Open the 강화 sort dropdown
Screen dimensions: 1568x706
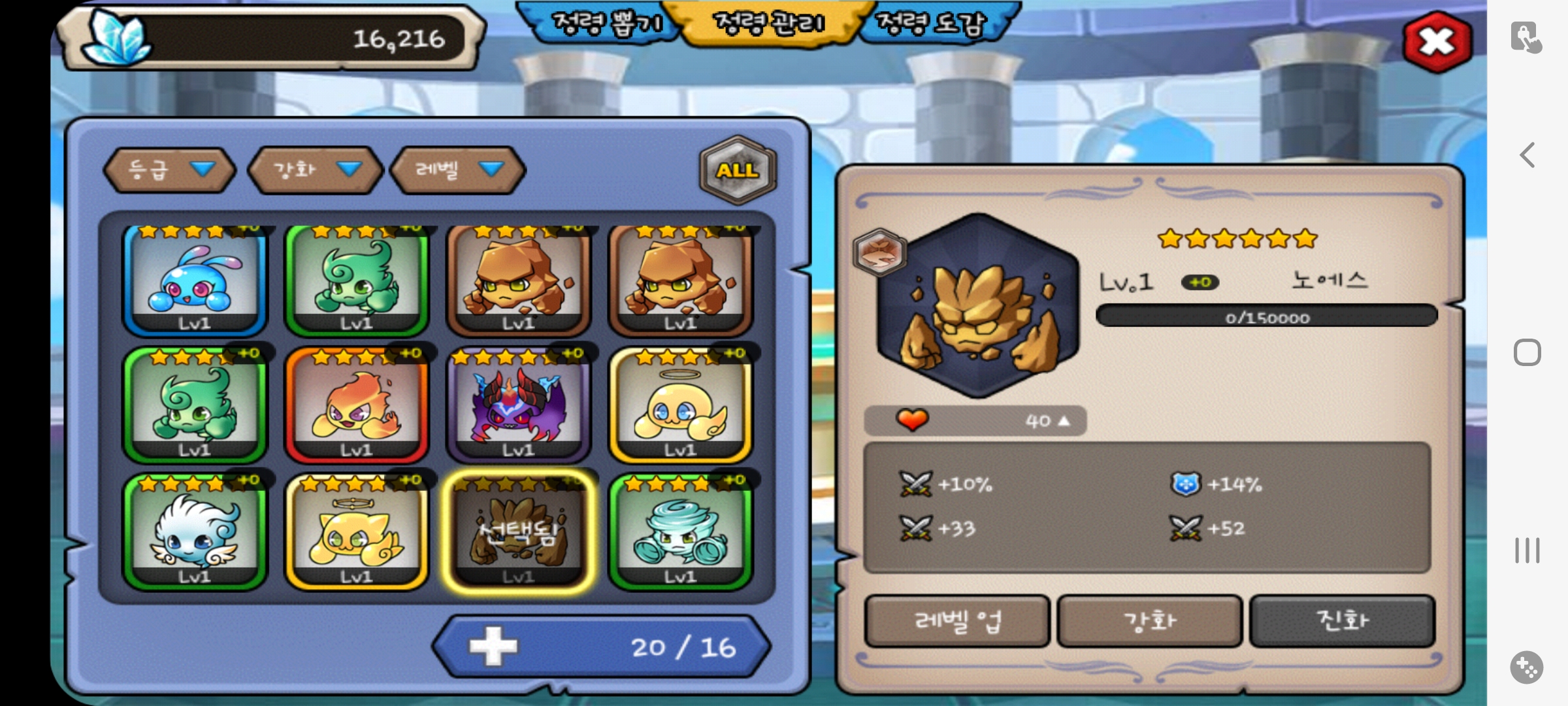click(x=315, y=170)
